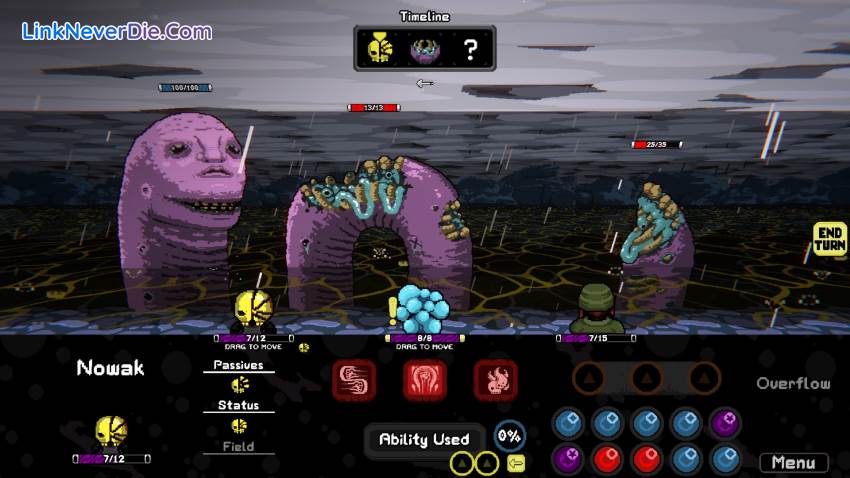Click the 0% indicator circle
Viewport: 850px width, 478px height.
coord(510,436)
